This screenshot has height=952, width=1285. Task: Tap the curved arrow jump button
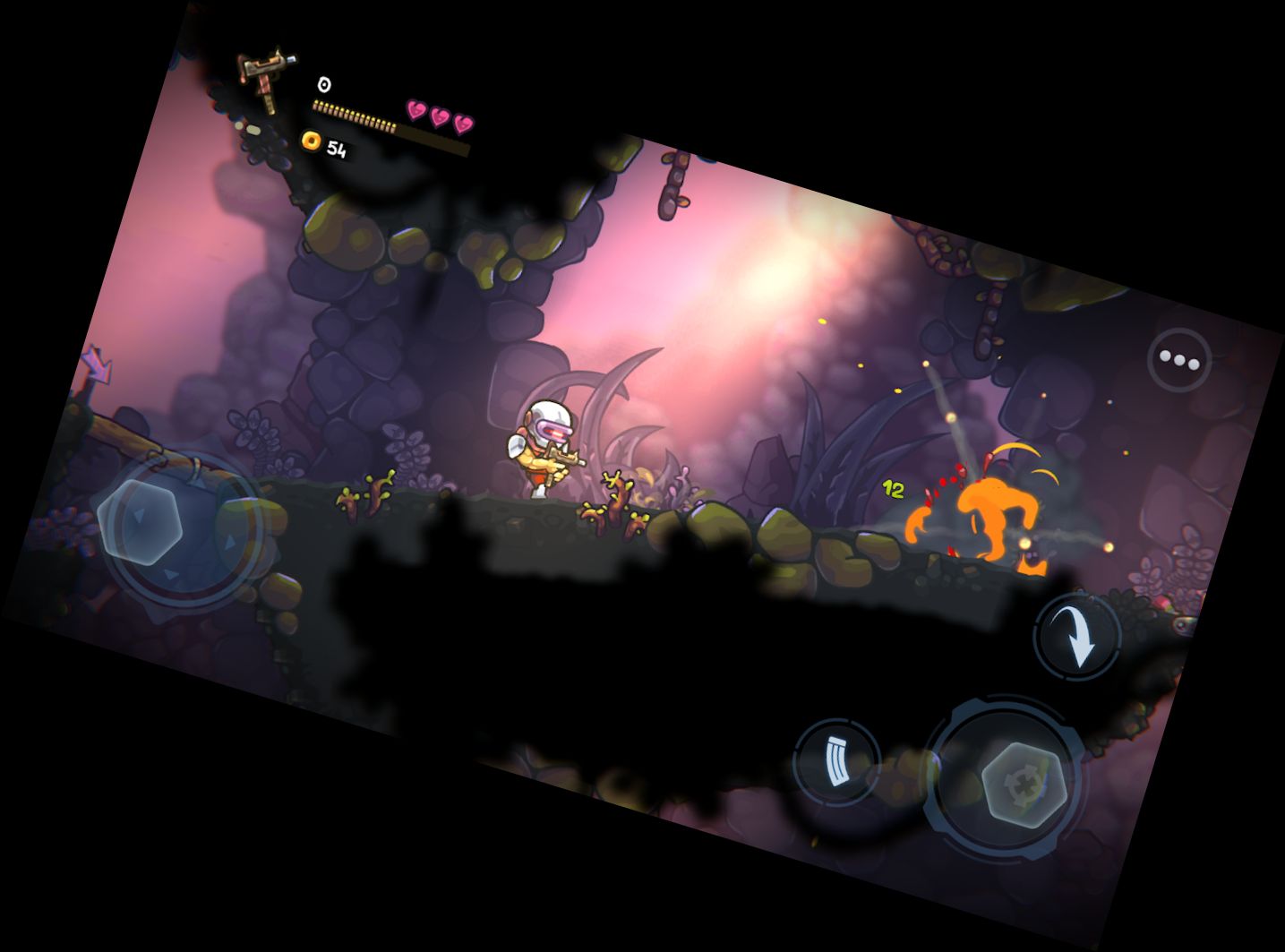pyautogui.click(x=1077, y=636)
